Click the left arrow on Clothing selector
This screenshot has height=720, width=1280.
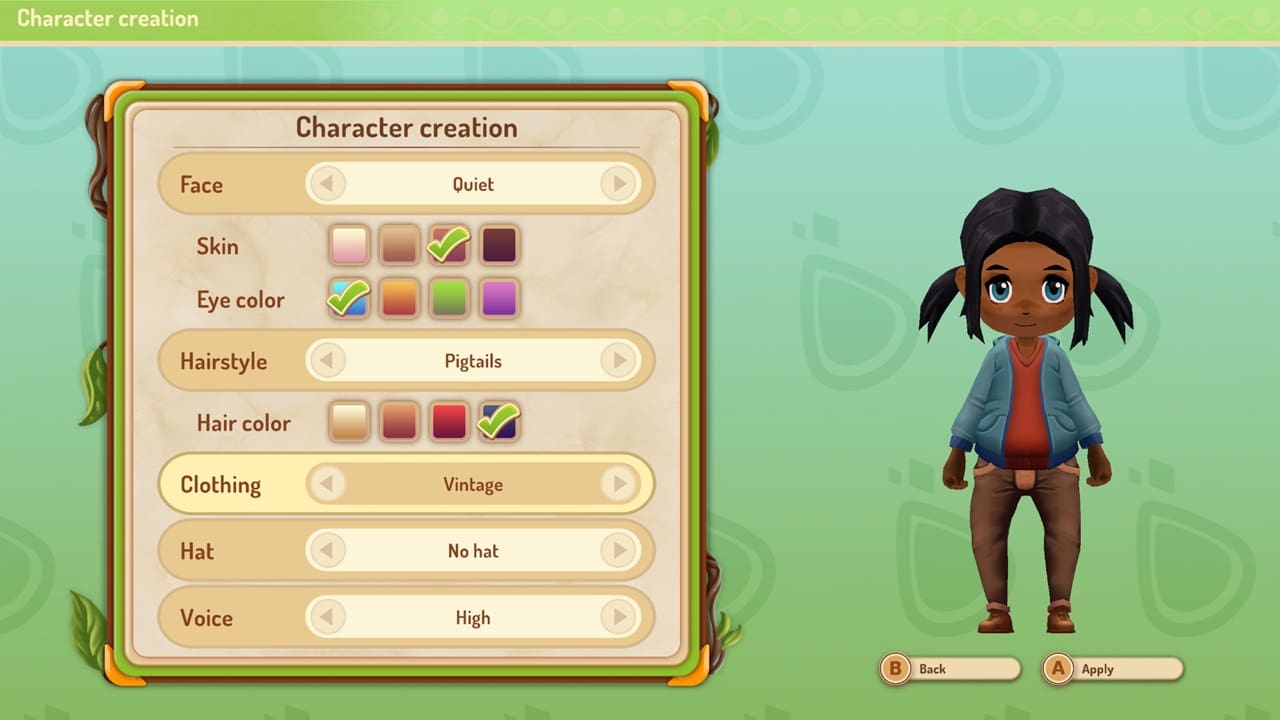click(x=326, y=484)
